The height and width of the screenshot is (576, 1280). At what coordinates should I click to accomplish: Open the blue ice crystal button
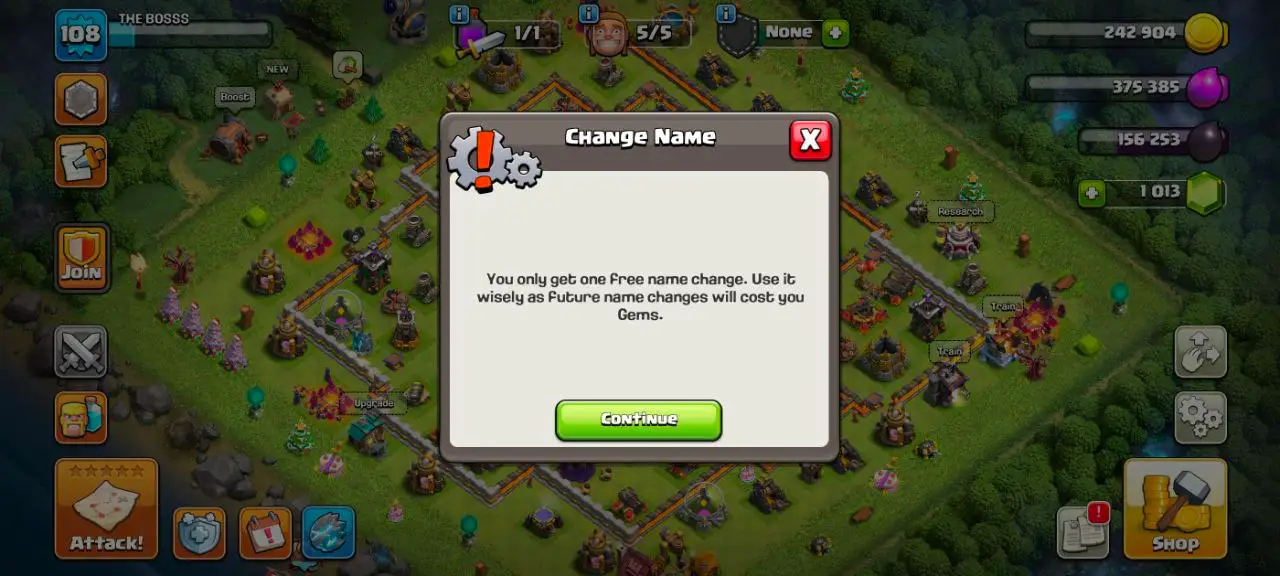coord(328,533)
